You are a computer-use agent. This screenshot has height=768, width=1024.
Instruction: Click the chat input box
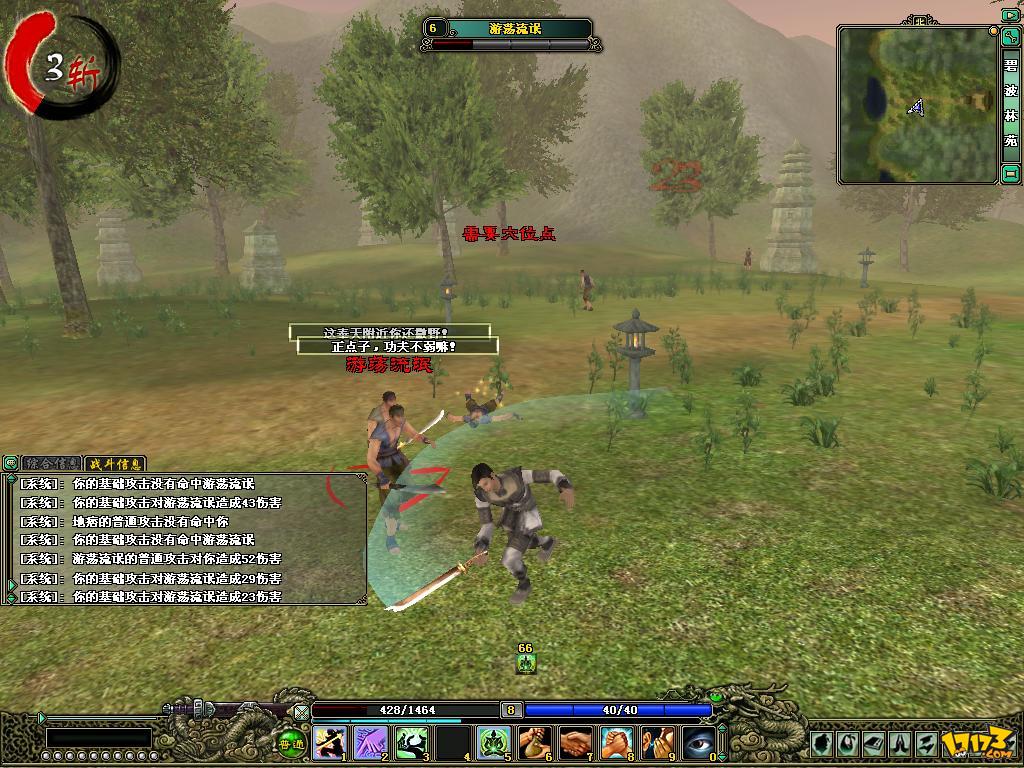(98, 738)
